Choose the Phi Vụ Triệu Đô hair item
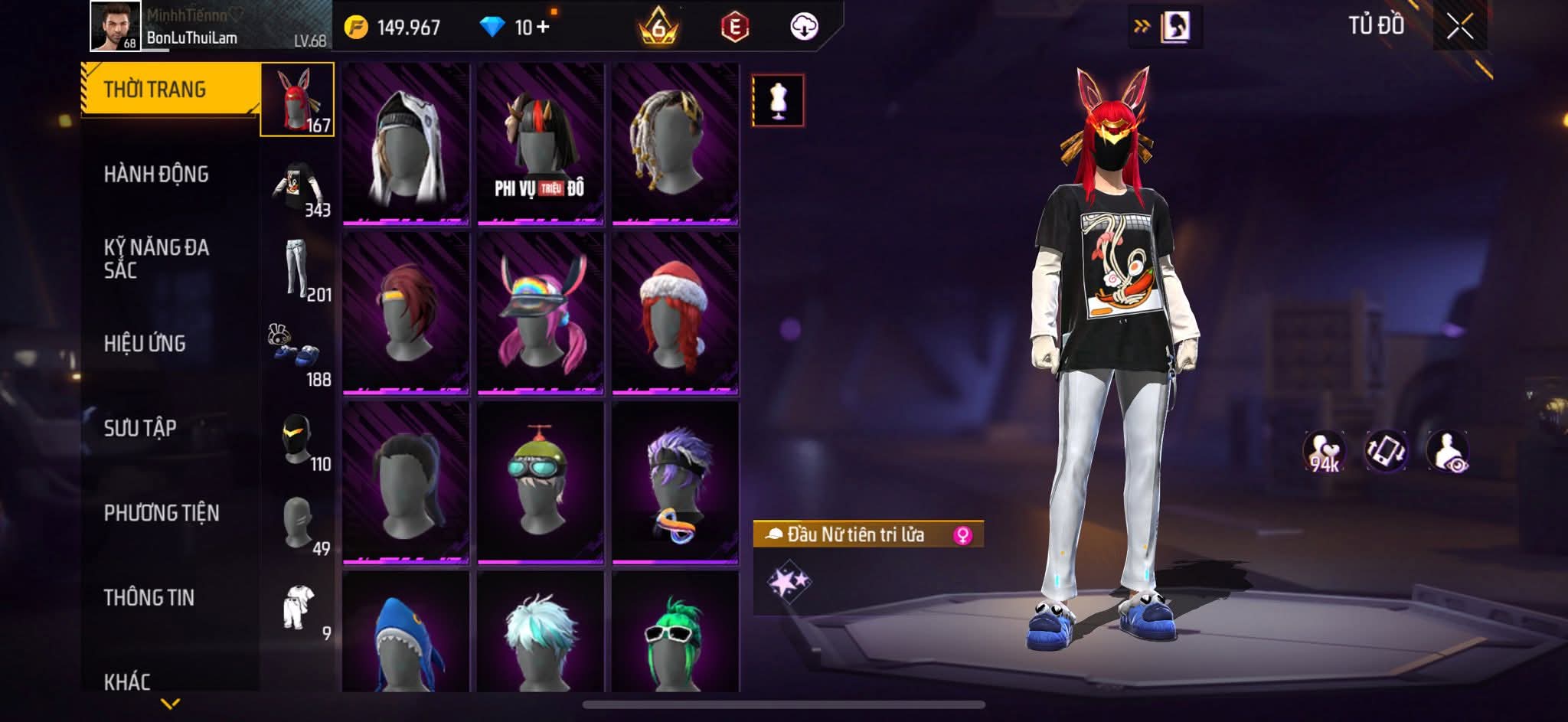1568x722 pixels. coord(541,145)
